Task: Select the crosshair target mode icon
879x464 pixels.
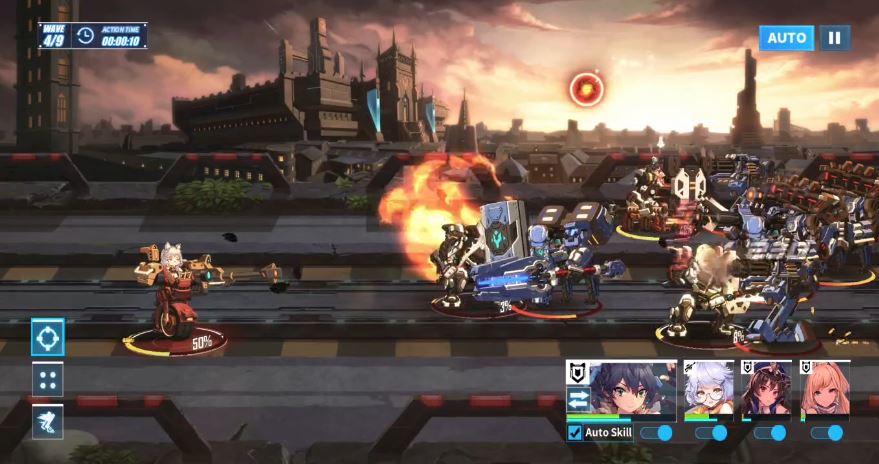Action: 48,337
